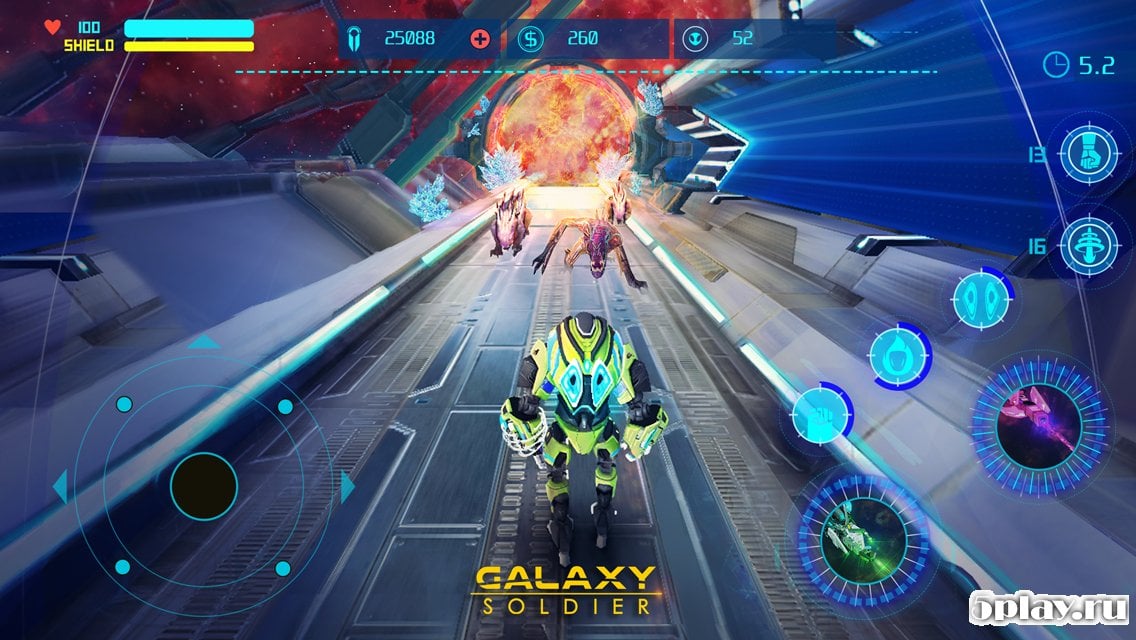Use the fist grenade item numbered 13

coord(1089,154)
